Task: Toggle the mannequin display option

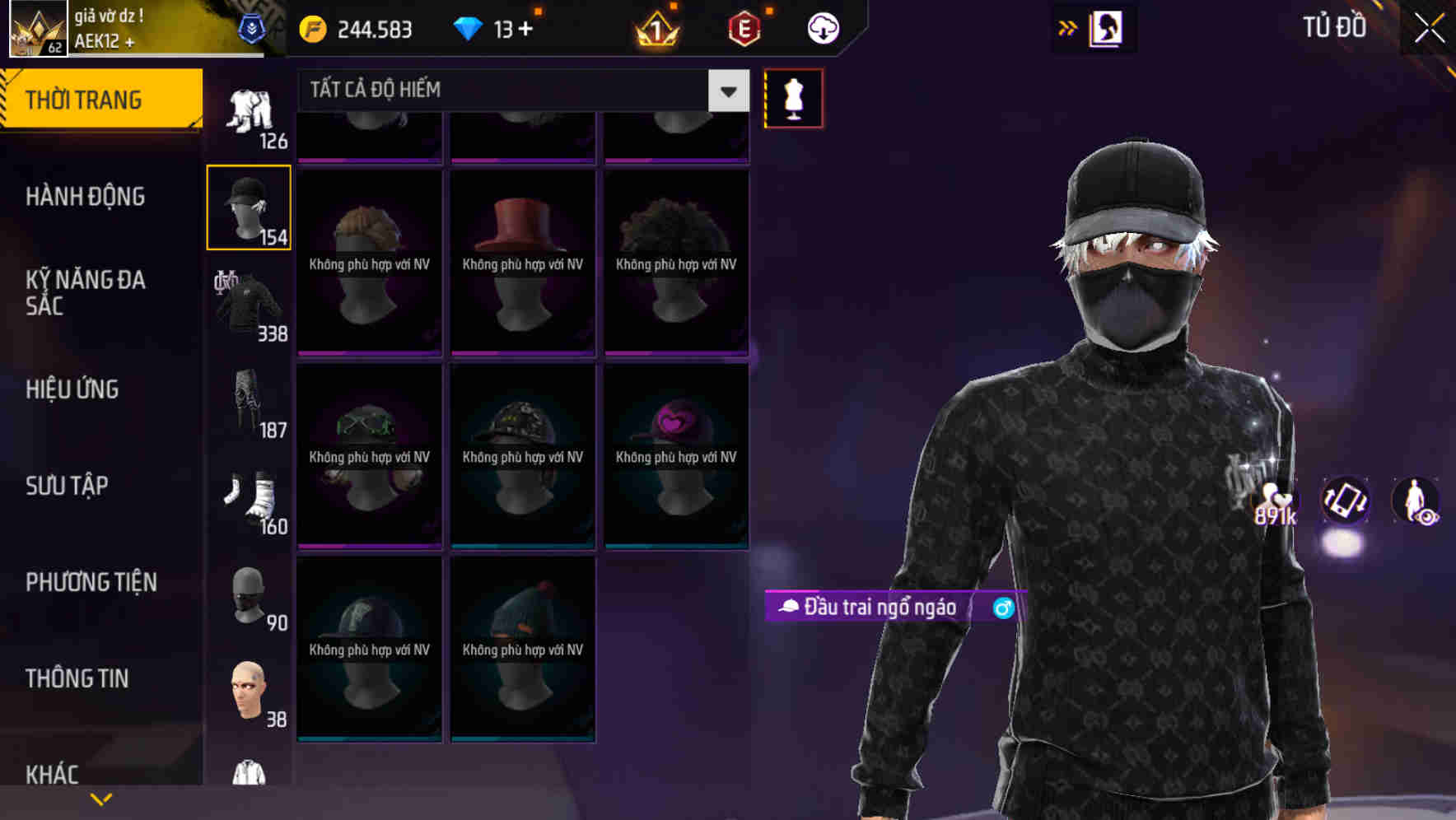Action: (793, 98)
